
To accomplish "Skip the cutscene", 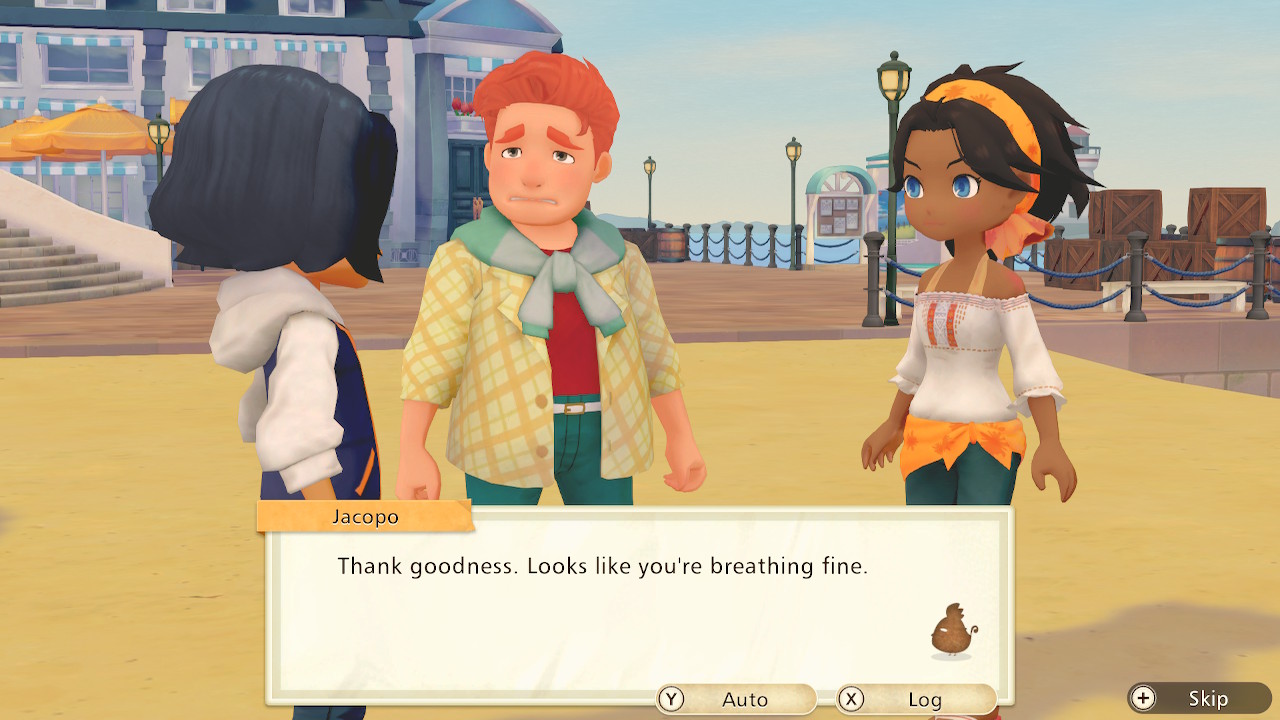I will tap(1199, 698).
